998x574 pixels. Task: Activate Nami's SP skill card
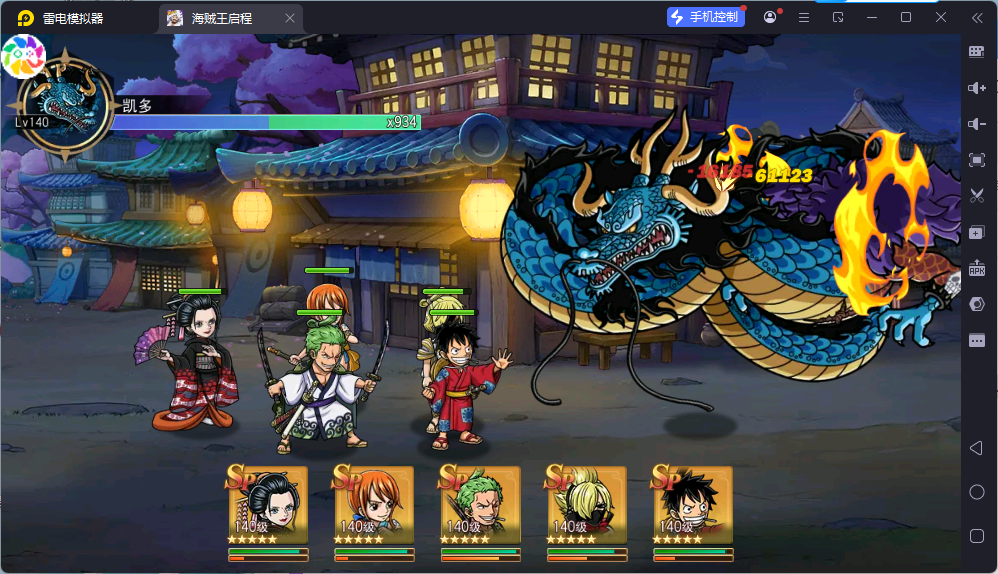[374, 505]
